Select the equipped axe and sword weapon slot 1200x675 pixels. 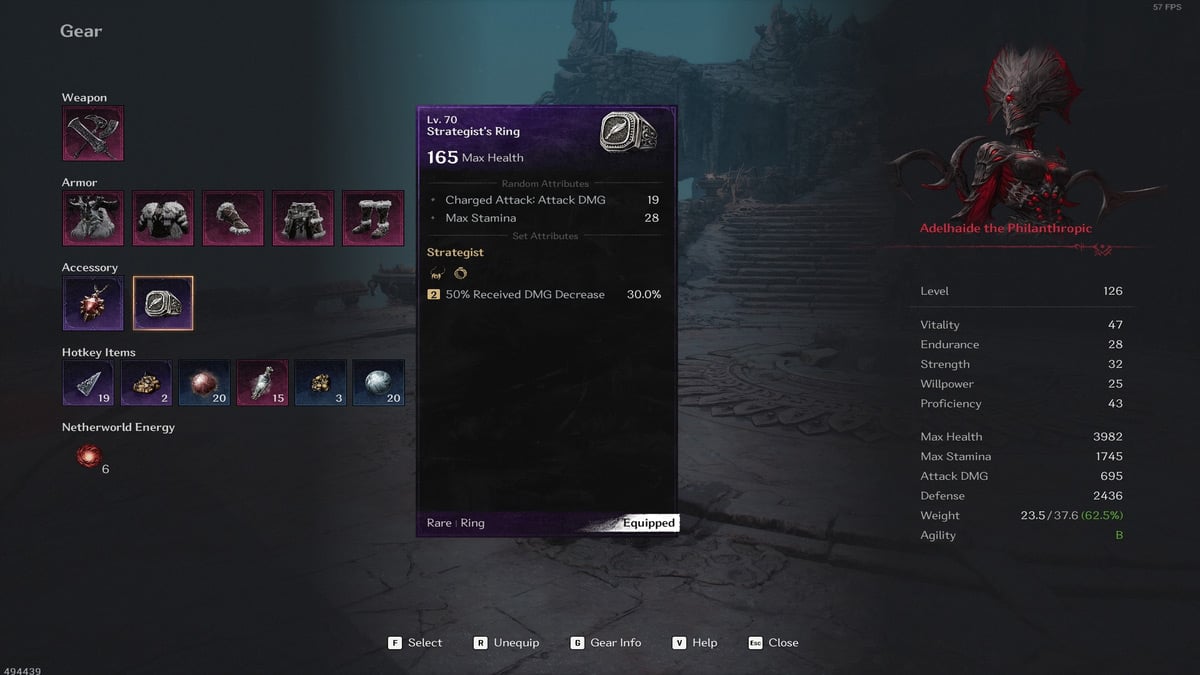coord(93,134)
